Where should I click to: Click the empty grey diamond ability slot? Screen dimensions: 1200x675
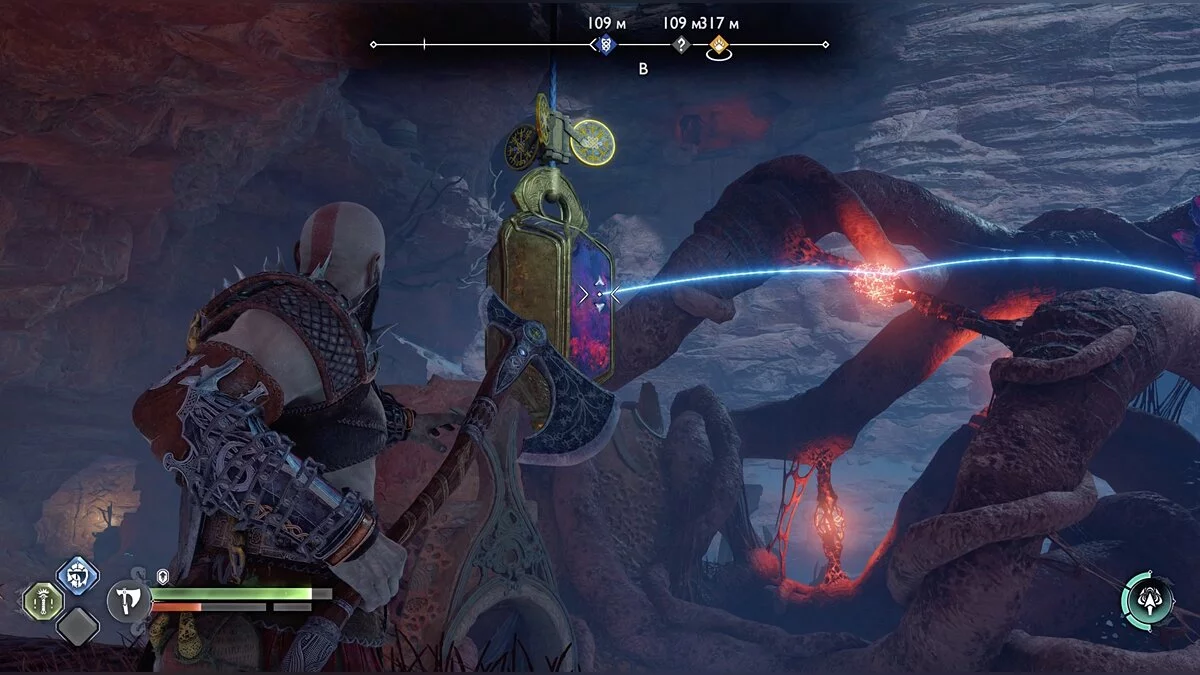click(77, 627)
